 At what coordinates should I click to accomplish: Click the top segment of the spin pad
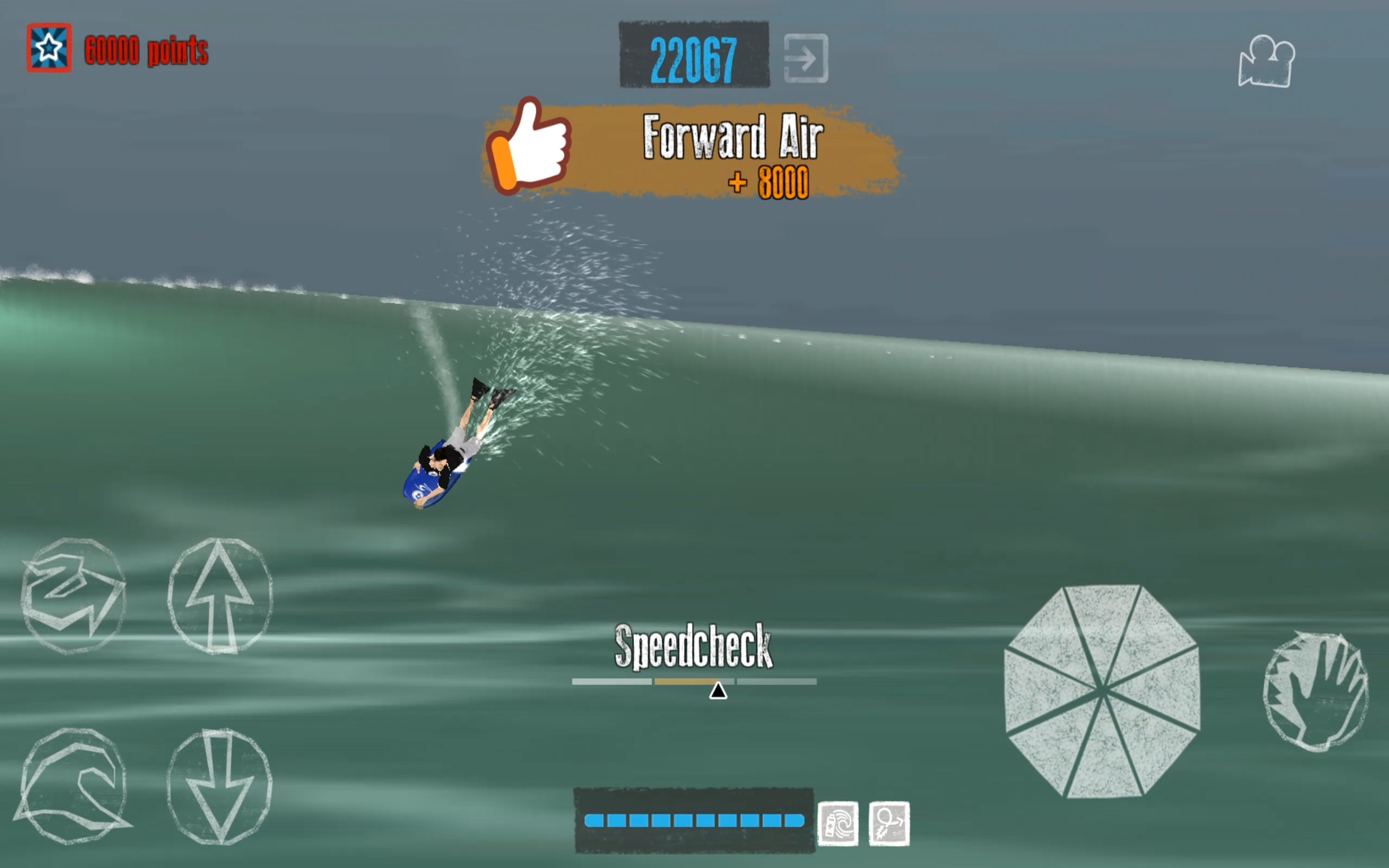click(1101, 620)
